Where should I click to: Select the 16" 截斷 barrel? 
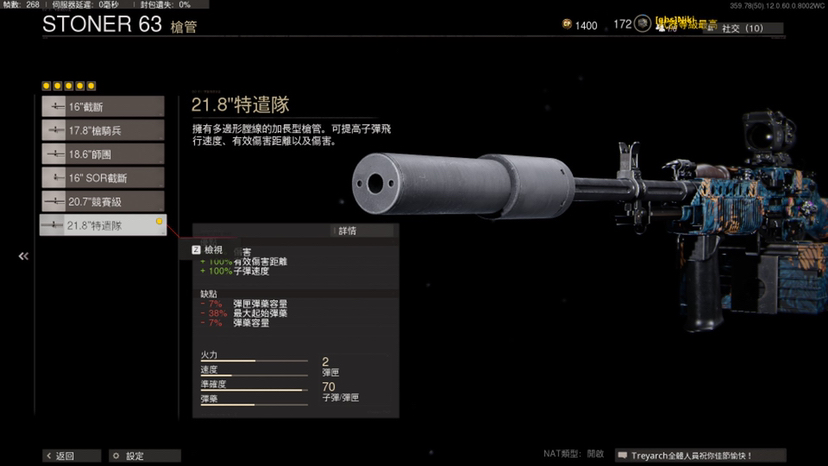102,107
